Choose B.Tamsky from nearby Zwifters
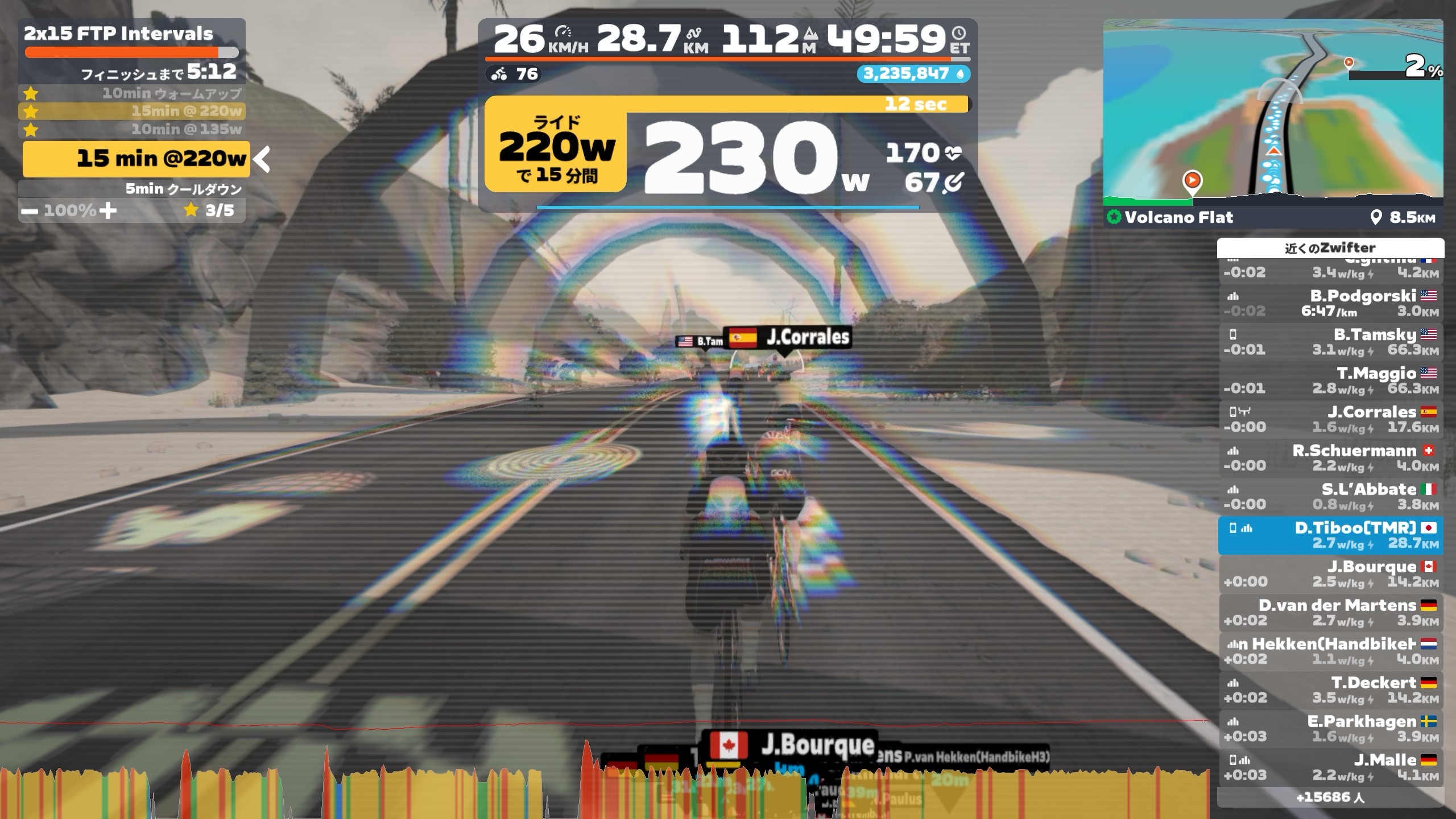This screenshot has height=819, width=1456. [1330, 342]
